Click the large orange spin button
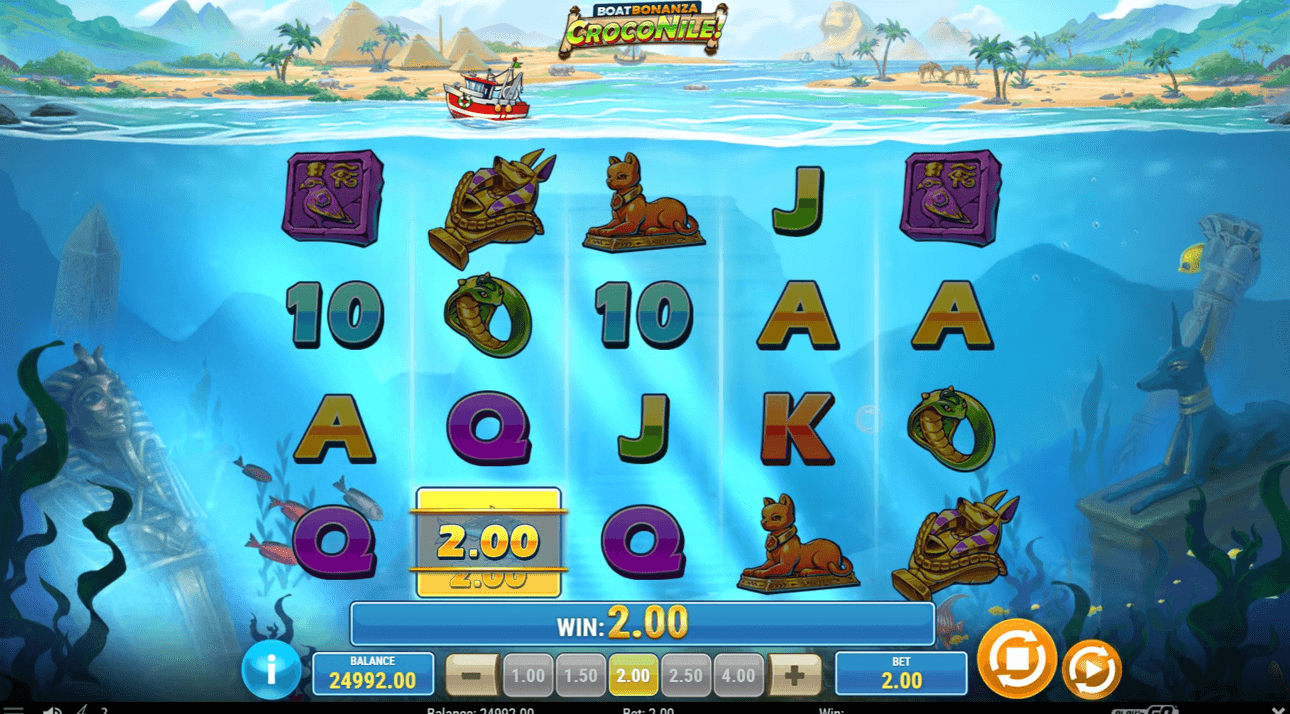The width and height of the screenshot is (1290, 714). coord(1016,659)
